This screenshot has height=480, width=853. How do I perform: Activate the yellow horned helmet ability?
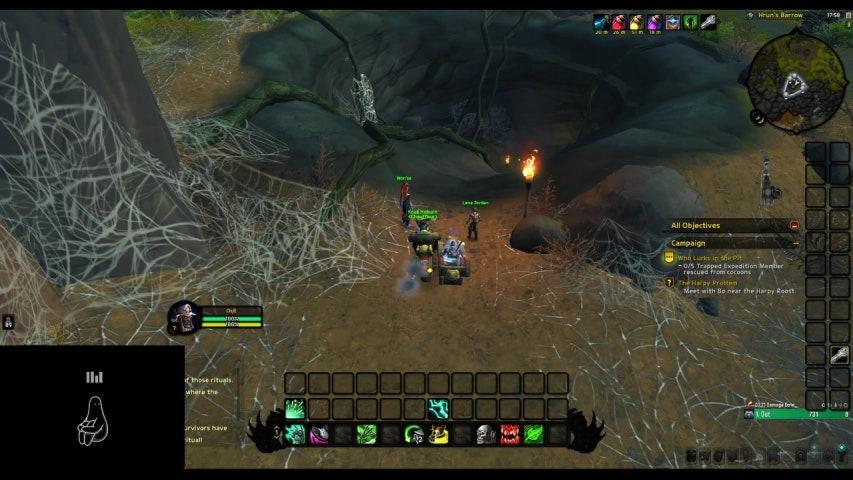tap(438, 434)
